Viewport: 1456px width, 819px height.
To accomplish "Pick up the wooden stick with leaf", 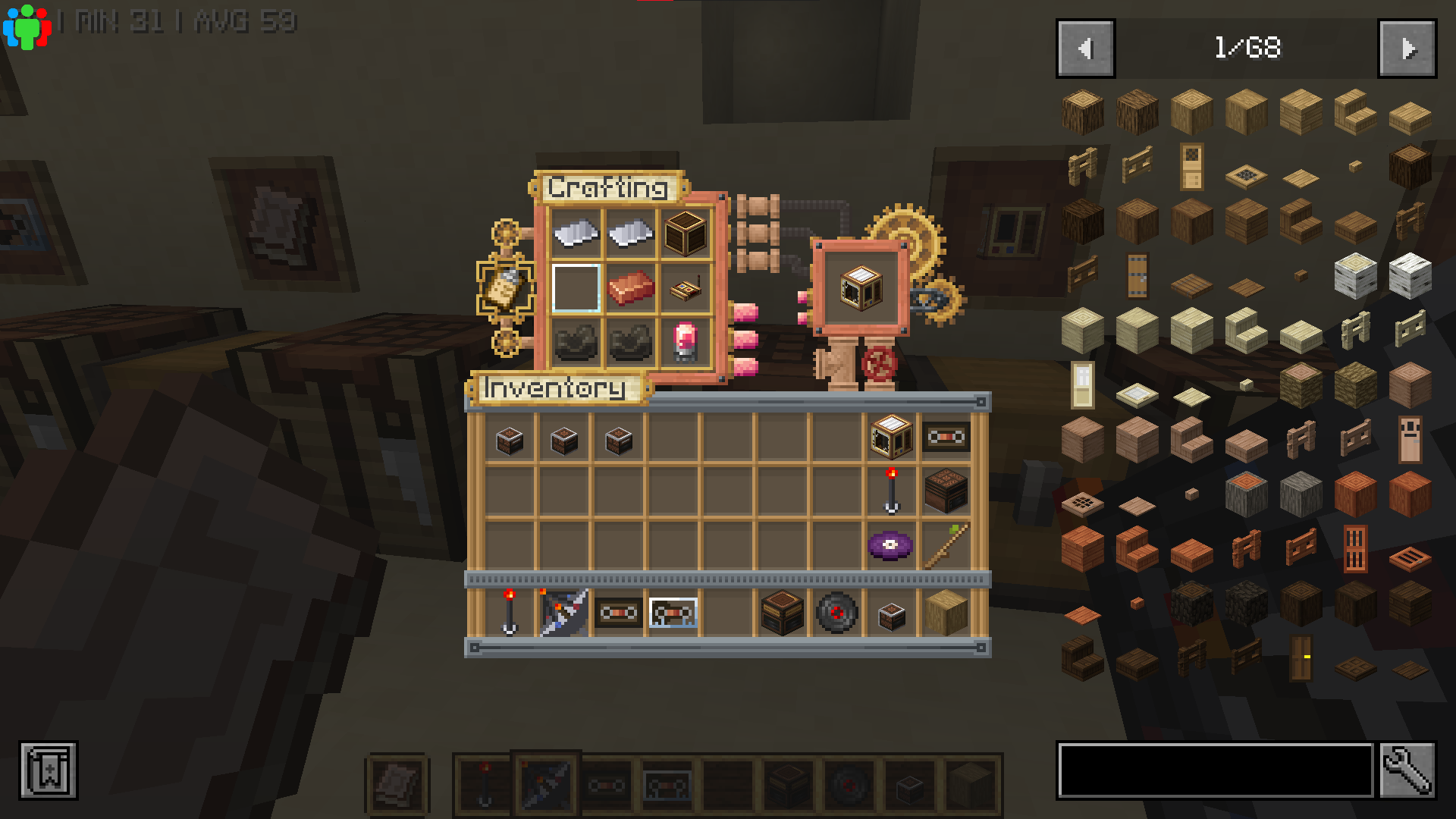I will pyautogui.click(x=946, y=545).
